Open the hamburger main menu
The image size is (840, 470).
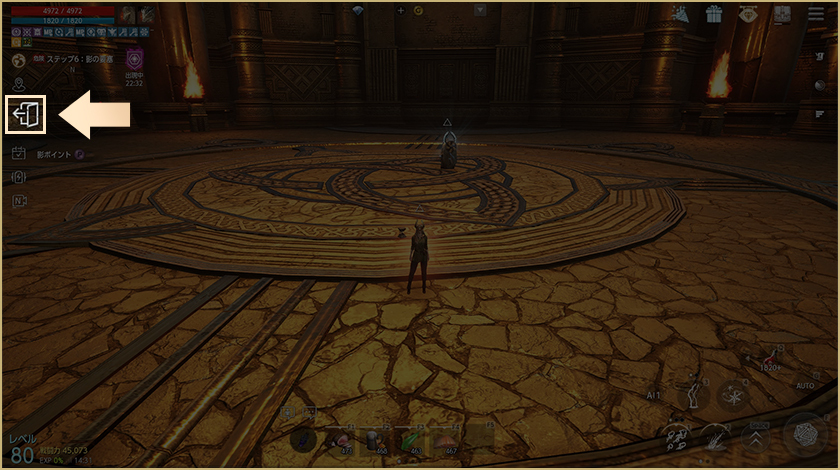(815, 14)
